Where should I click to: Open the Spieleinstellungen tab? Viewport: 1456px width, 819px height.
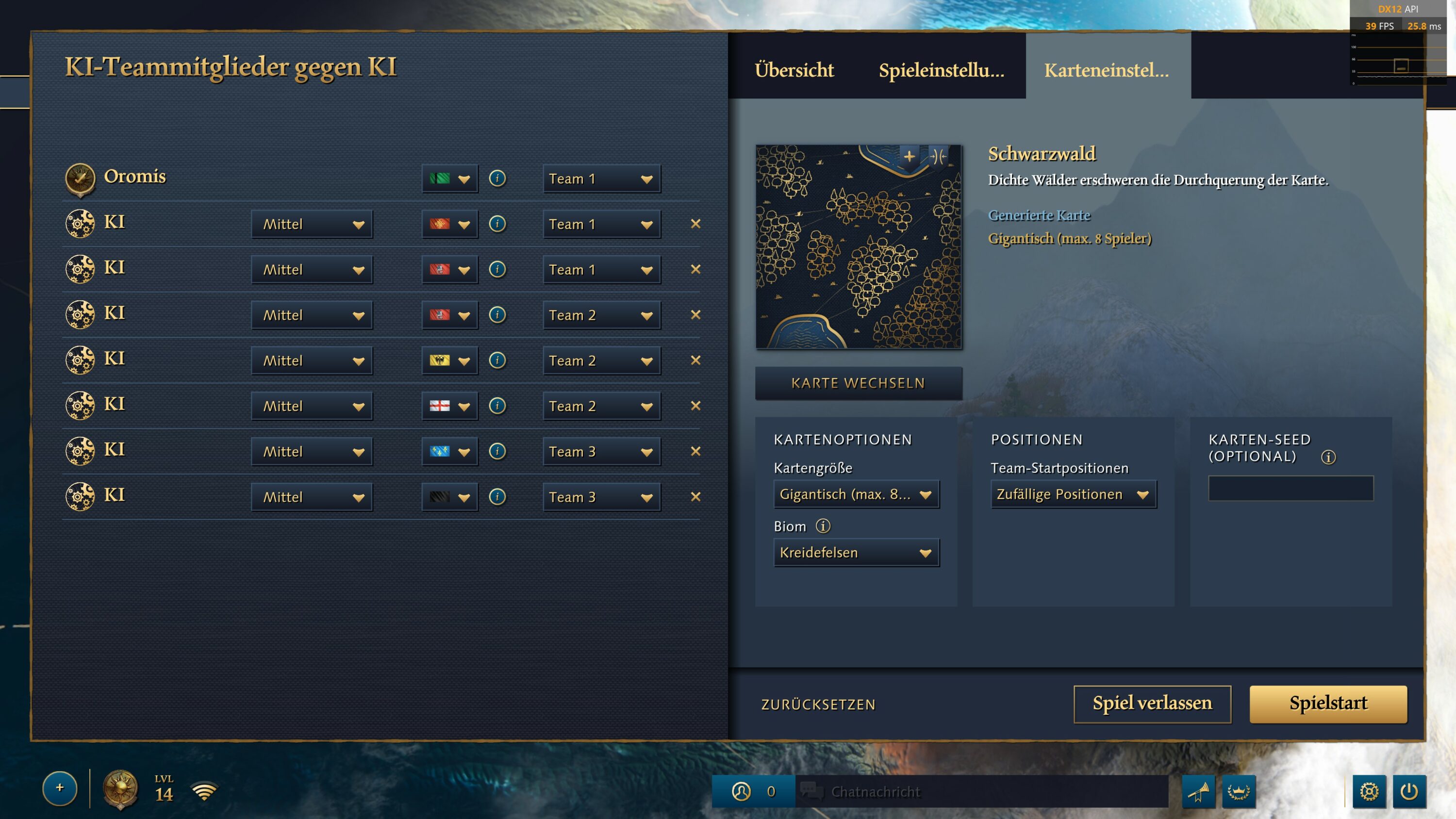(941, 70)
